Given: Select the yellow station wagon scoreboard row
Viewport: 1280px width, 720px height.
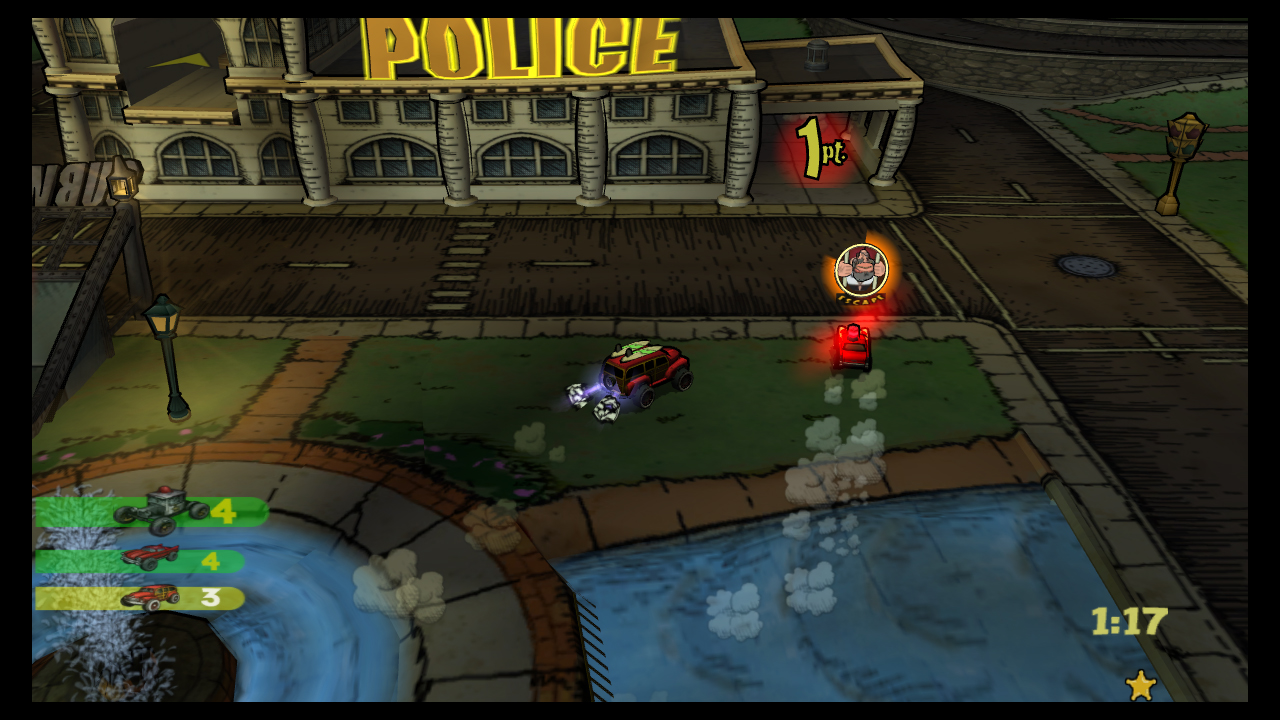Looking at the screenshot, I should (140, 598).
